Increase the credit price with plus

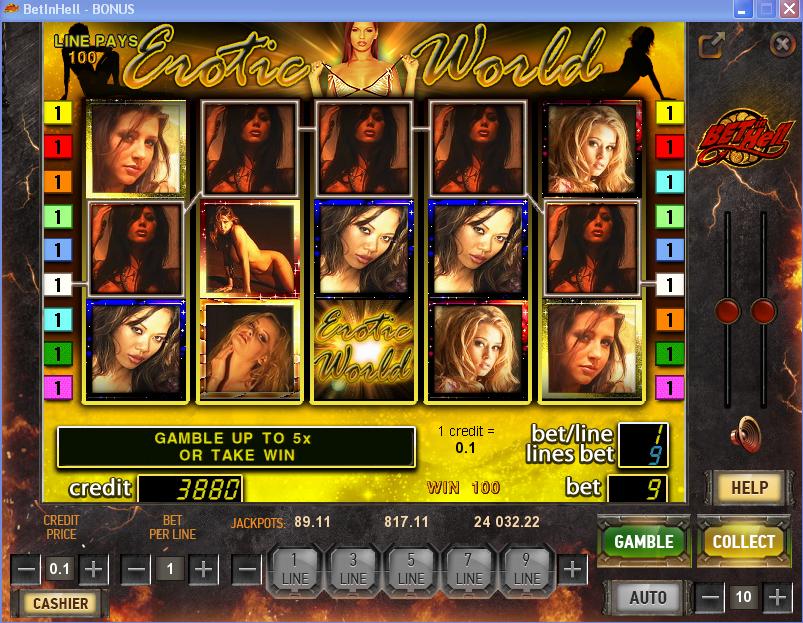click(94, 569)
